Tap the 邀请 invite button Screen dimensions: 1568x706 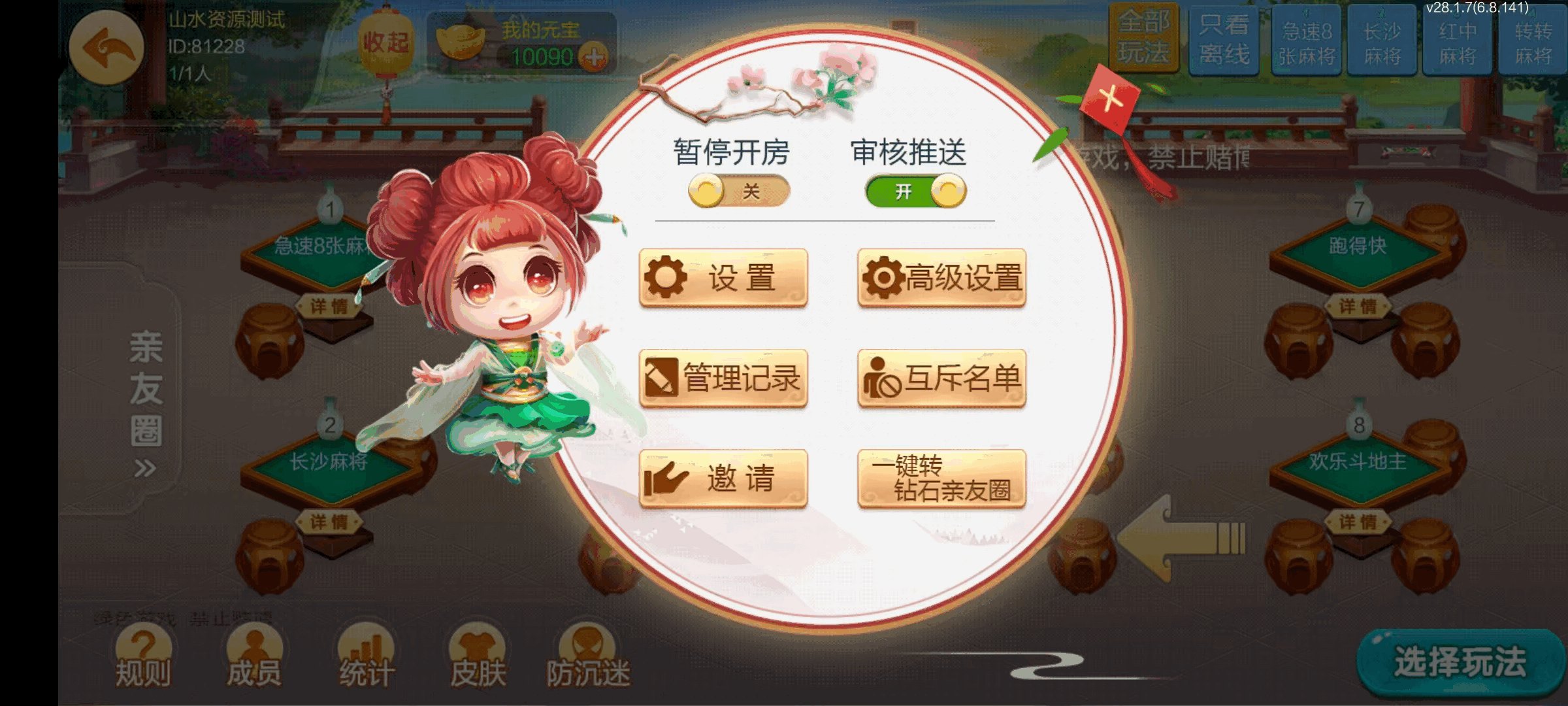pos(723,477)
